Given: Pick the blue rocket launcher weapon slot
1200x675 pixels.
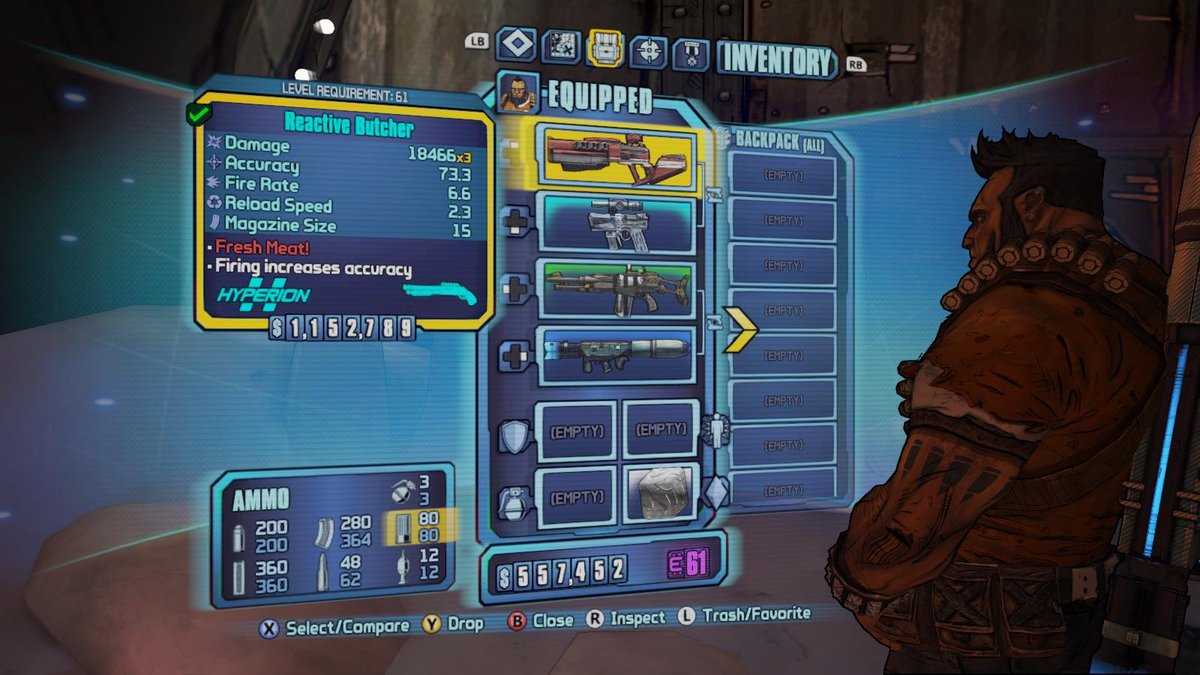Looking at the screenshot, I should click(x=617, y=354).
